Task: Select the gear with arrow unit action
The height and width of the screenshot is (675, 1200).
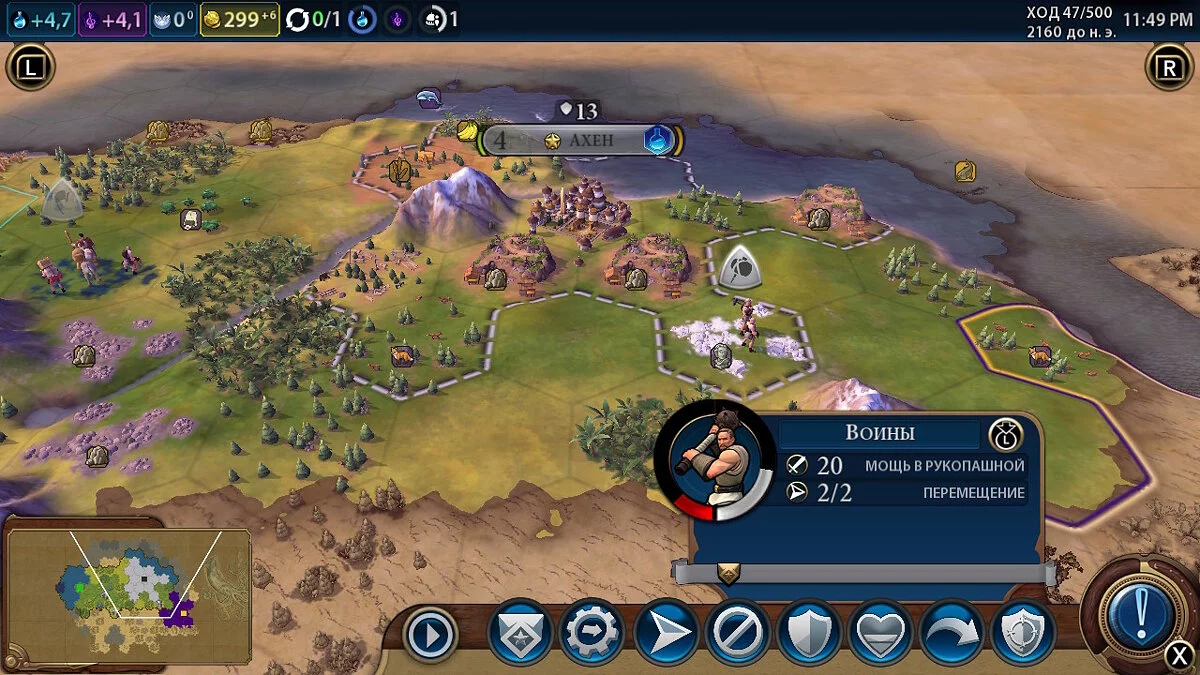Action: (592, 634)
